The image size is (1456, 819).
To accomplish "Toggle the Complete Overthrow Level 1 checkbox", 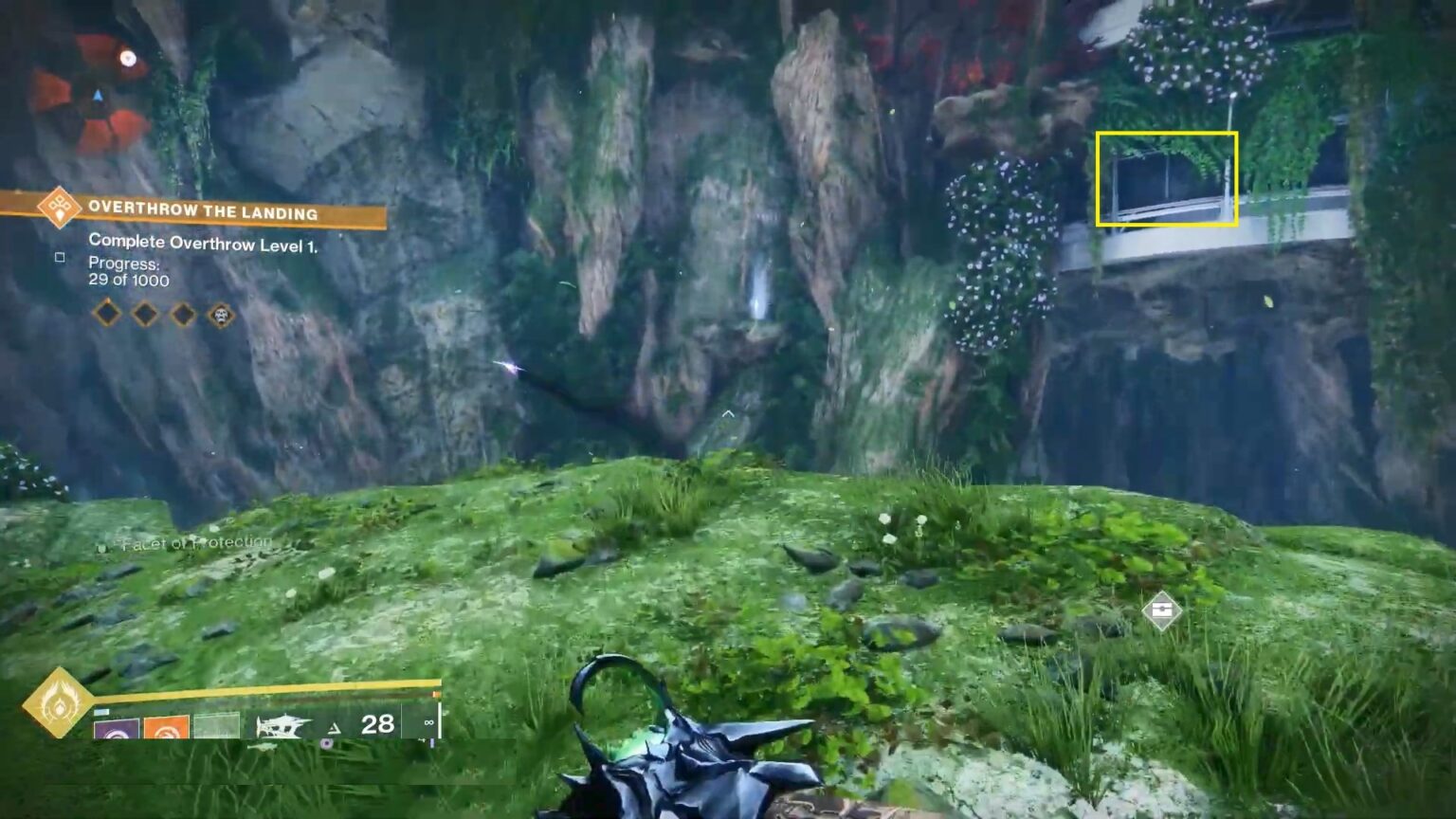I will pos(60,257).
